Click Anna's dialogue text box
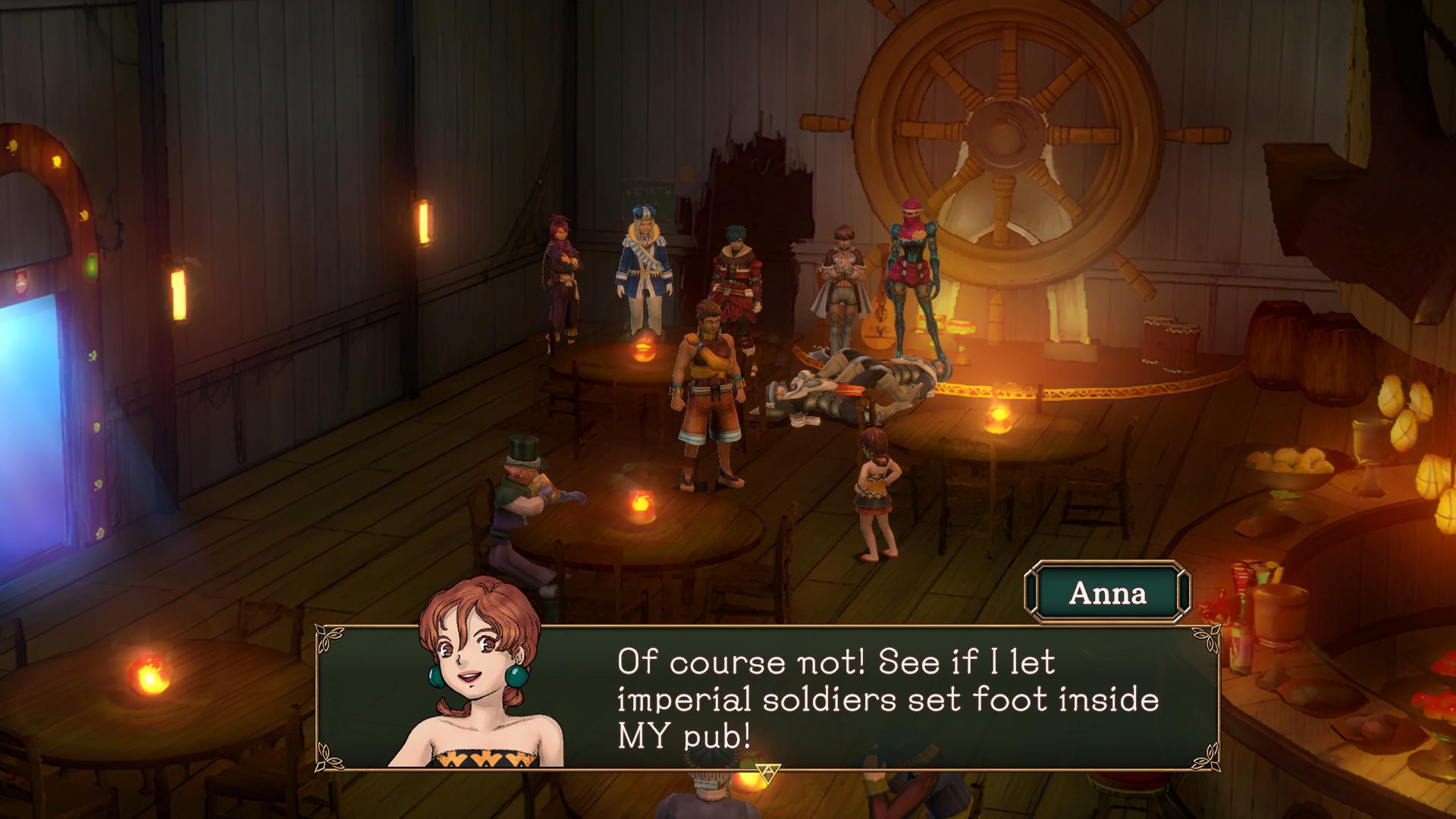Screen dimensions: 1456x819 887,699
